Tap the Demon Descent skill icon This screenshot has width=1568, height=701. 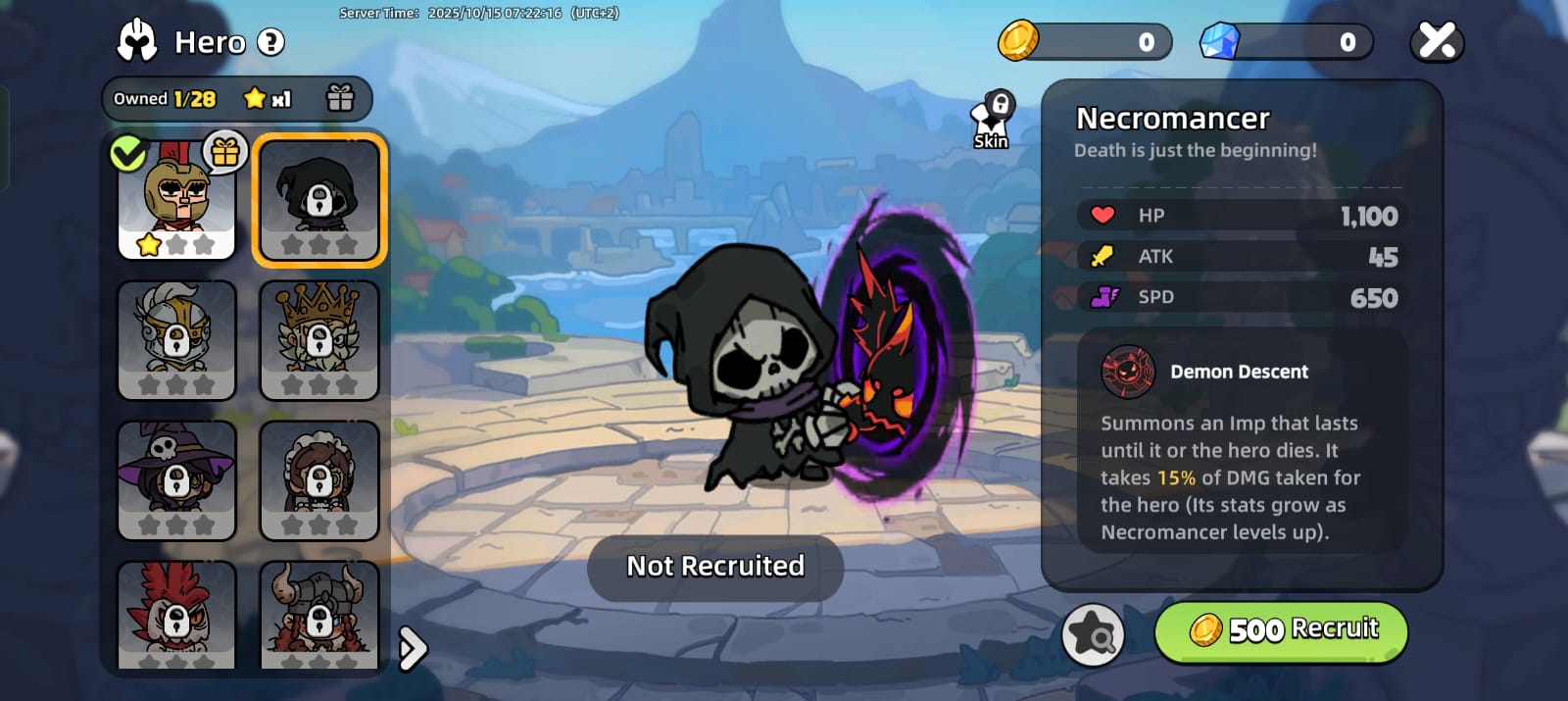(1128, 372)
